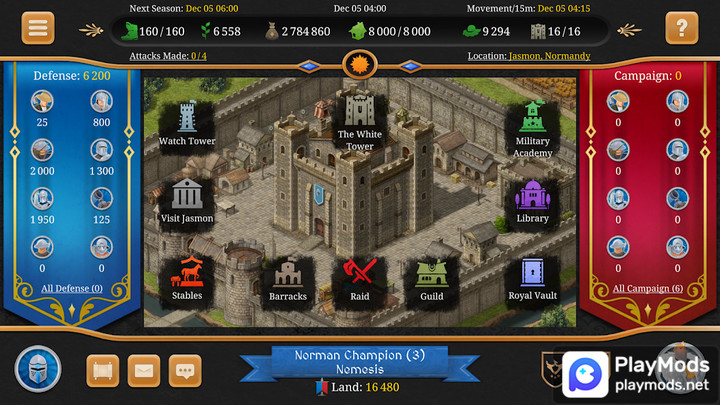Open the envelope mail button

144,371
